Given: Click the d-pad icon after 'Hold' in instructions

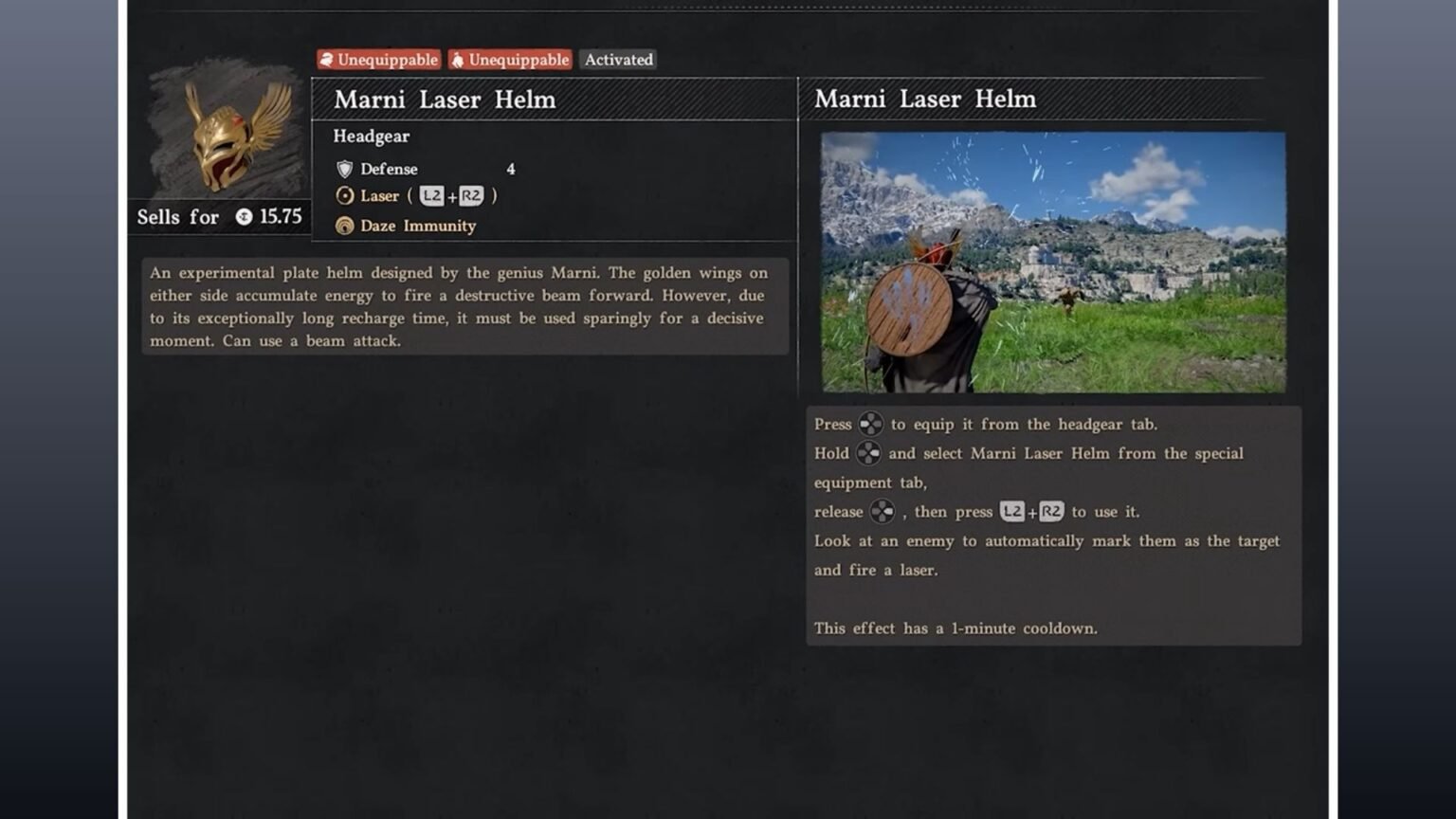Looking at the screenshot, I should [x=869, y=453].
